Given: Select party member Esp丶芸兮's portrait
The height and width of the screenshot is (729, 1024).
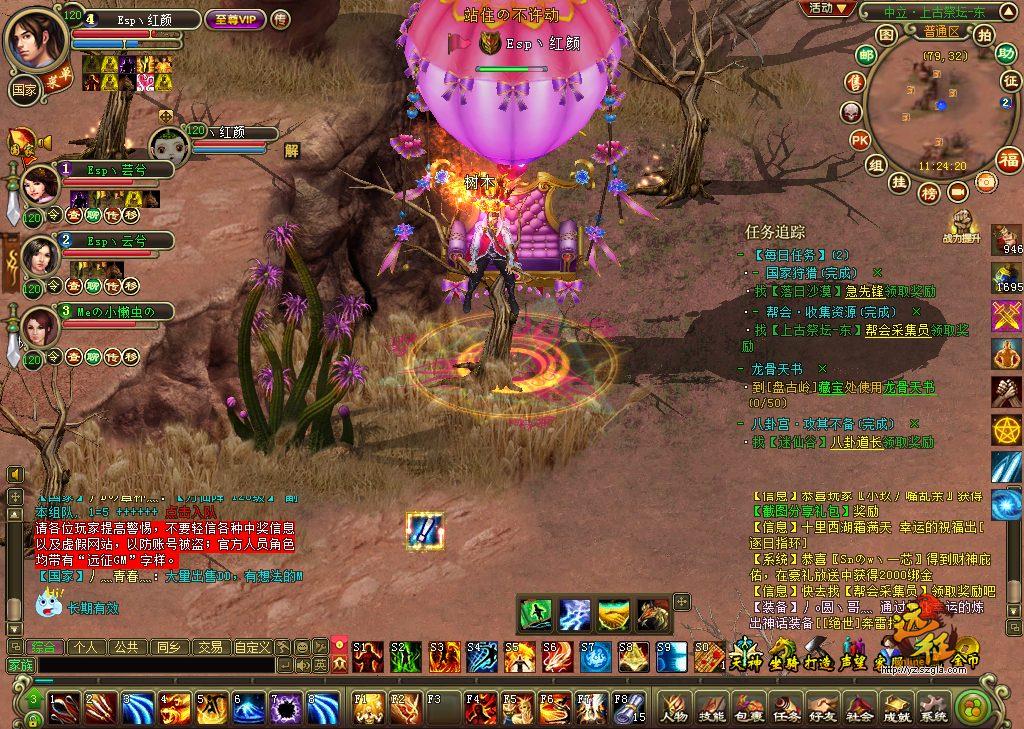Looking at the screenshot, I should click(x=41, y=184).
